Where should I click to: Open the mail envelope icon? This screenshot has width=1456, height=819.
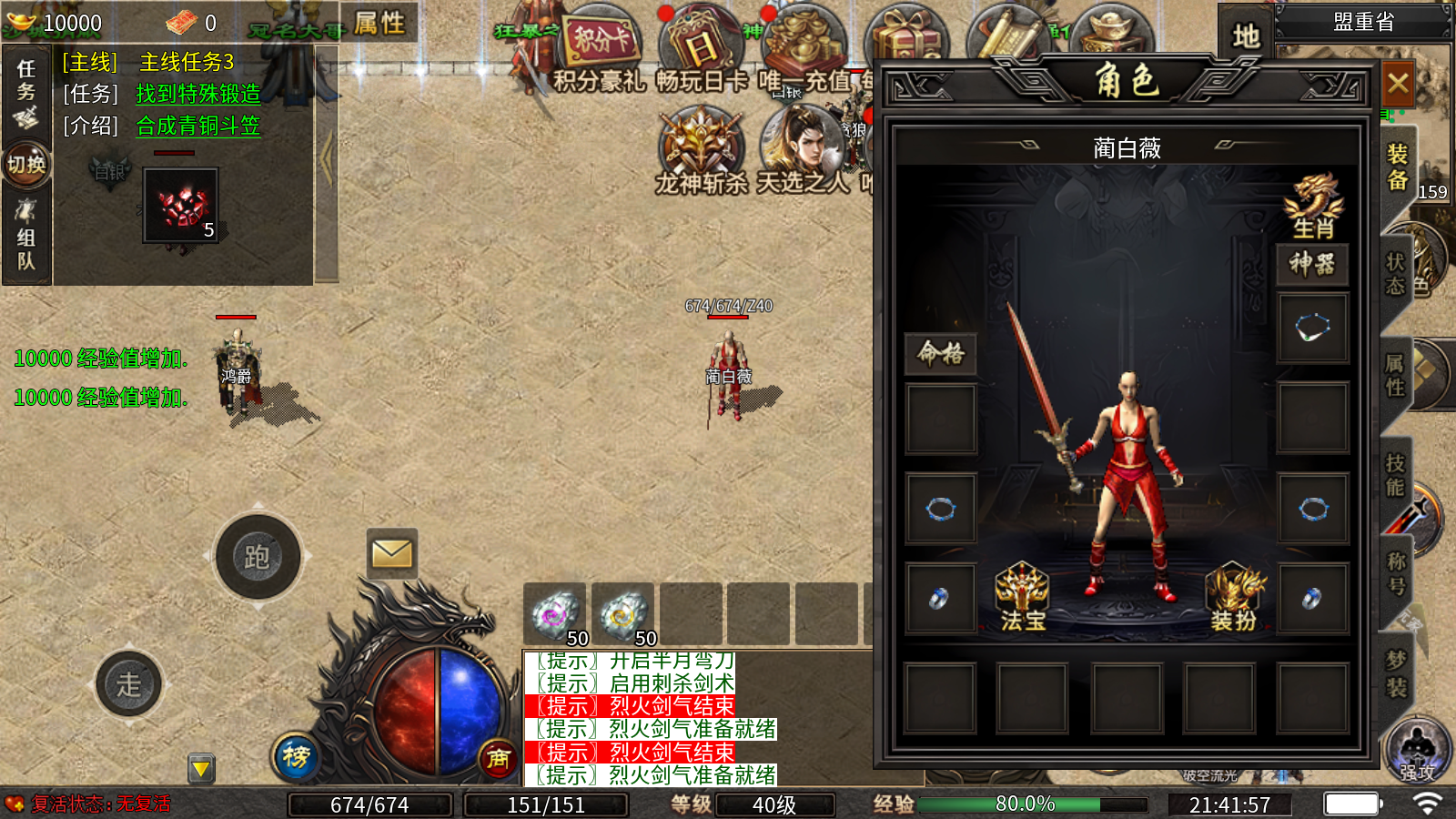click(x=392, y=552)
